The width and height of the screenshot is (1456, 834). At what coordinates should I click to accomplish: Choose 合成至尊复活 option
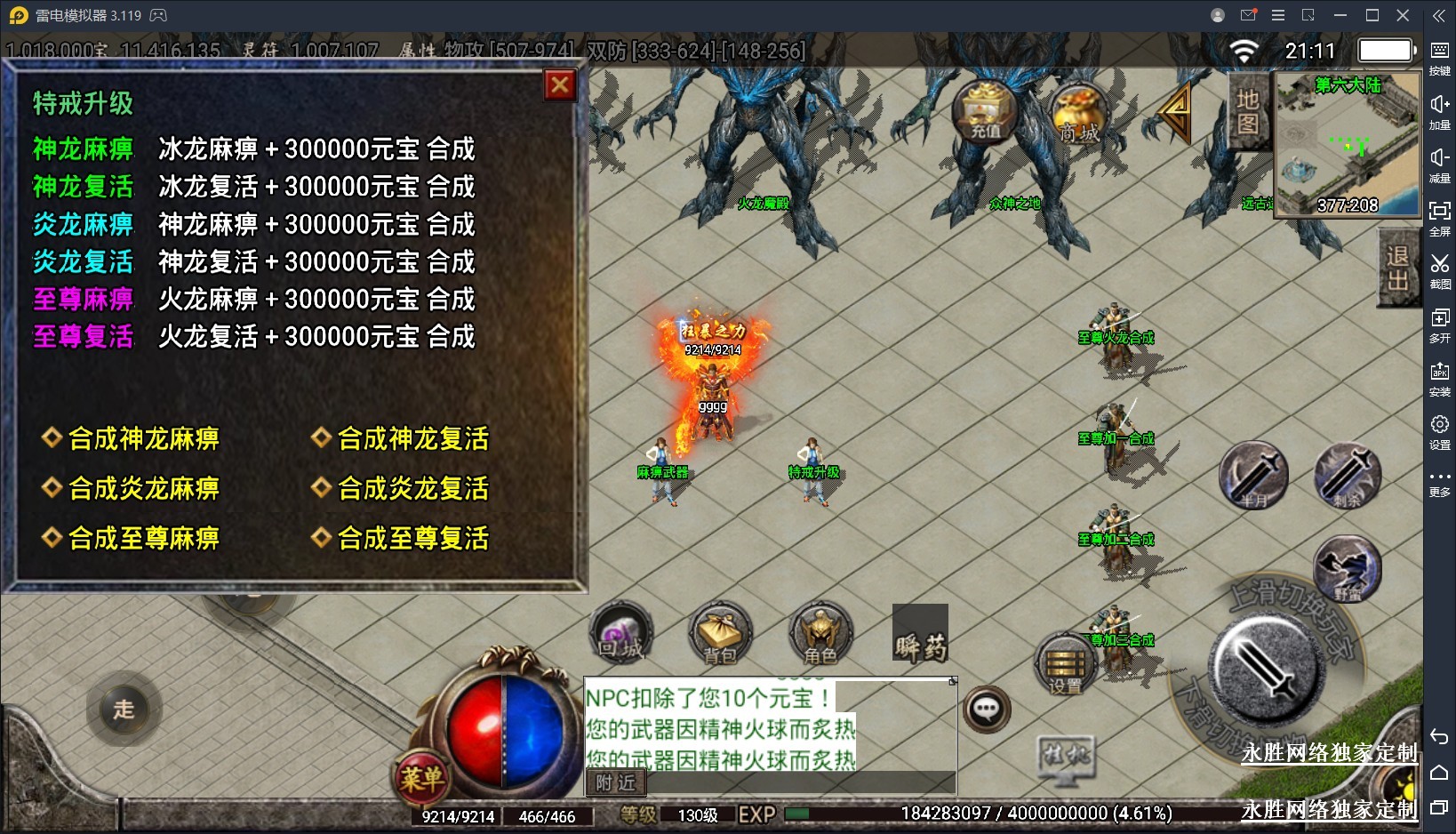pyautogui.click(x=412, y=539)
